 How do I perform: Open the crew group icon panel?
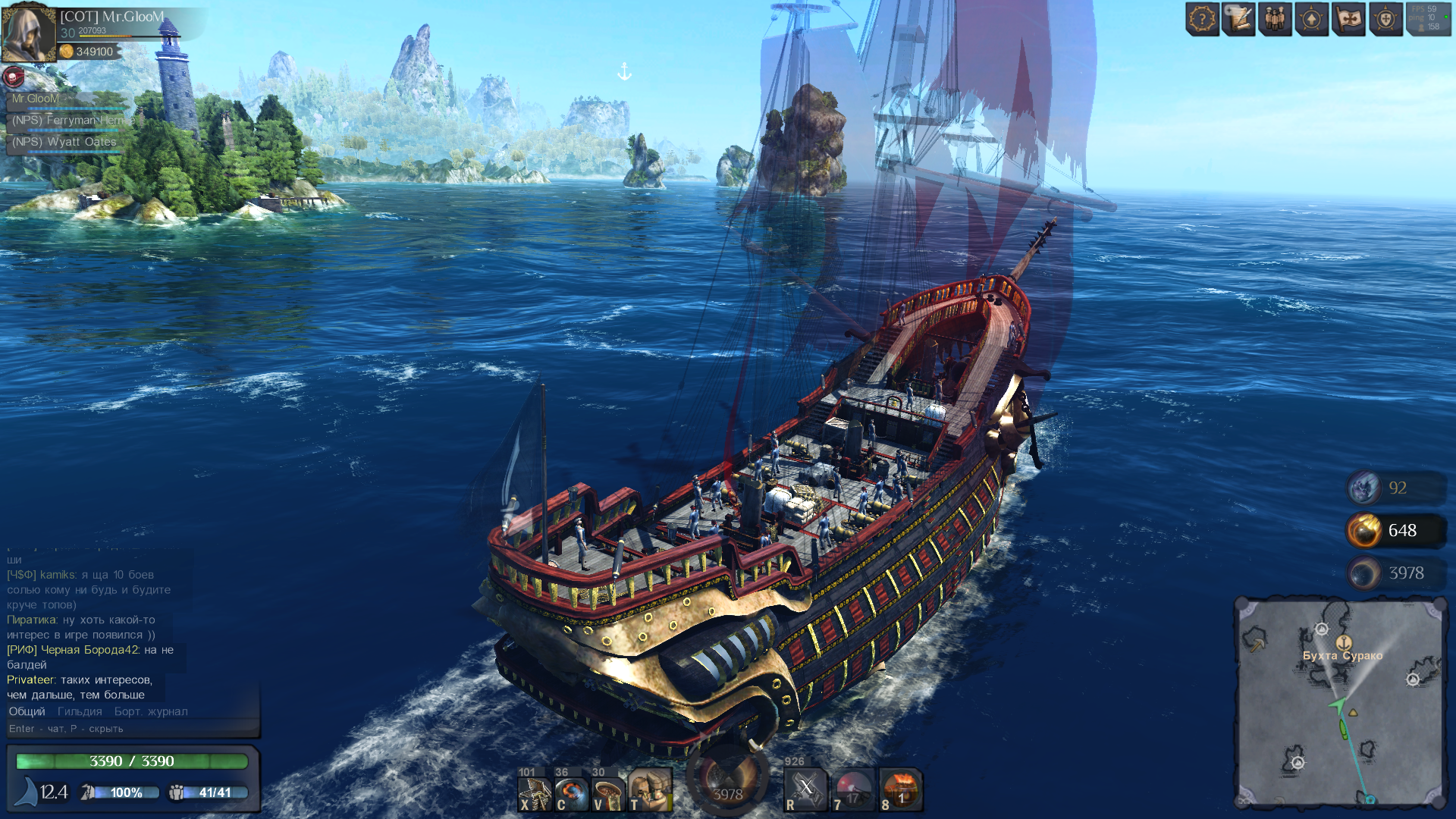(x=1275, y=20)
